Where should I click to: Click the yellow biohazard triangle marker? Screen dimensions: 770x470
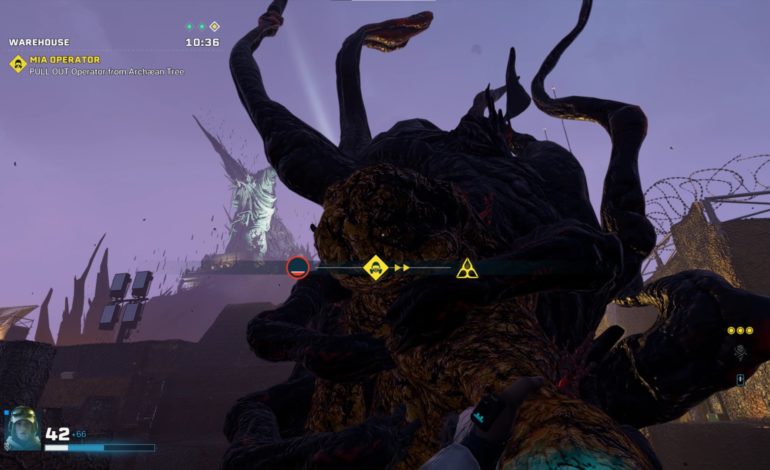466,268
